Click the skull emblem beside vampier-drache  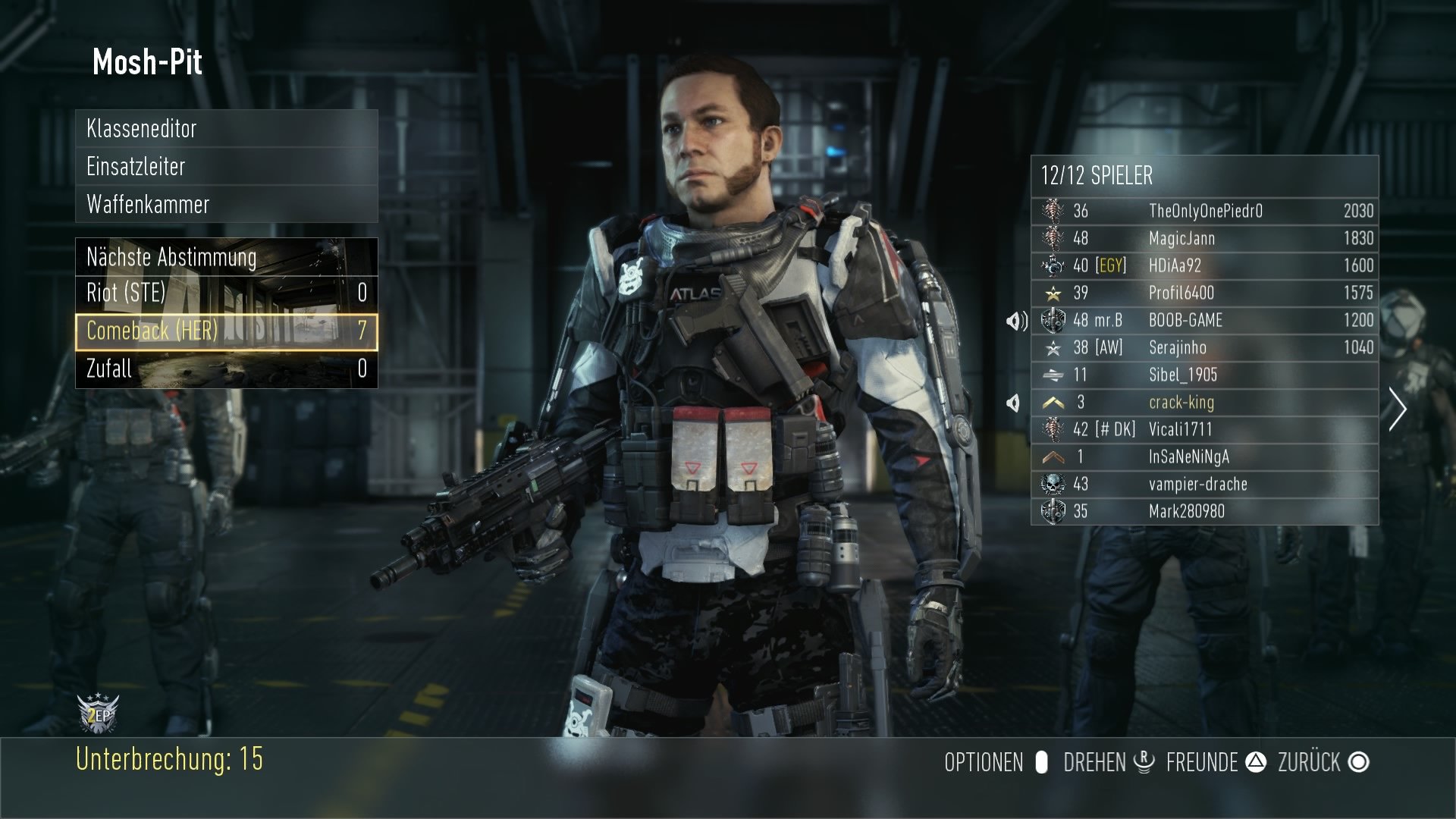point(1053,484)
